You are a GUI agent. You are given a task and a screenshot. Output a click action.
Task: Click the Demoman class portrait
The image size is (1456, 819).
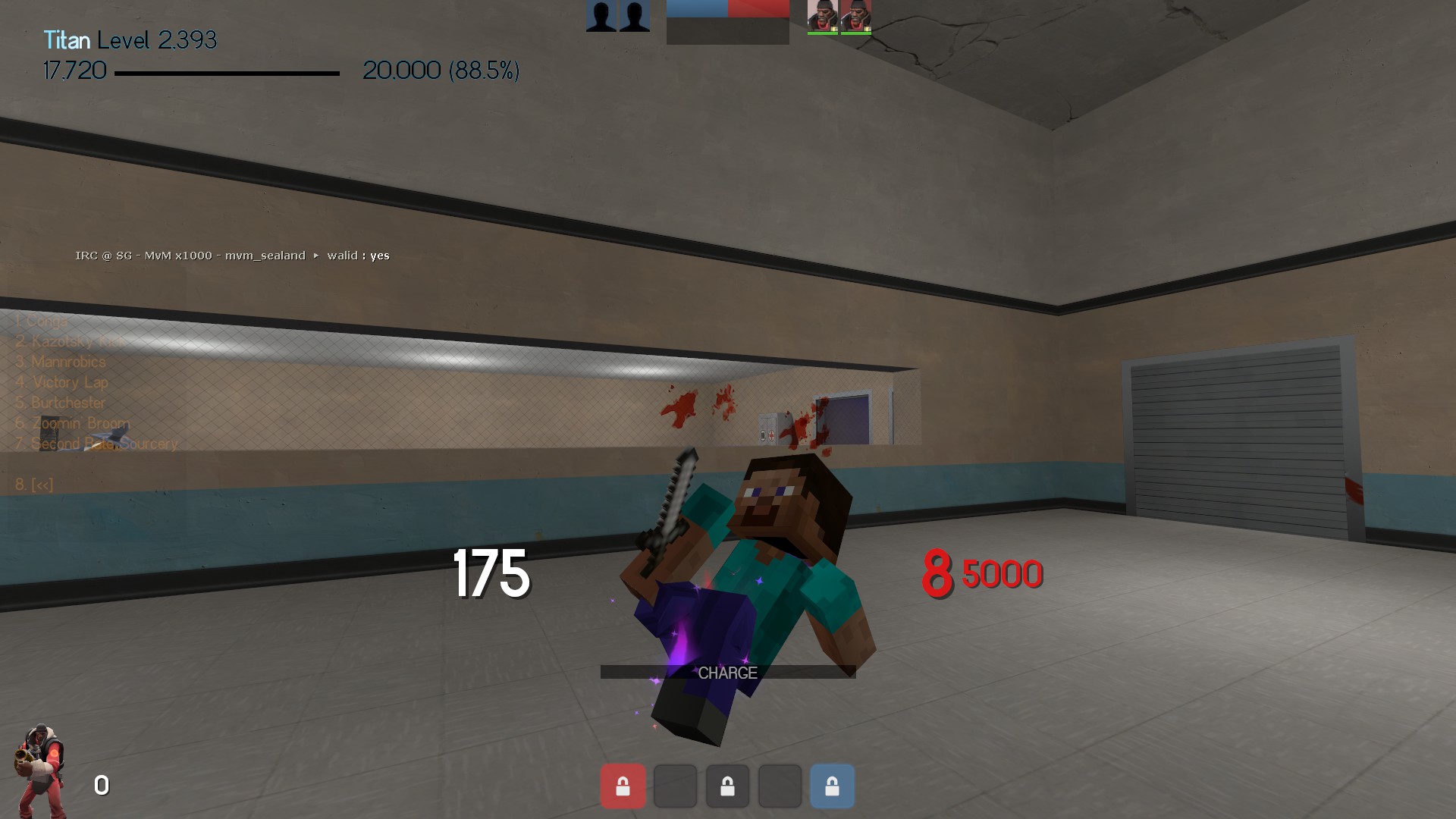[39, 770]
